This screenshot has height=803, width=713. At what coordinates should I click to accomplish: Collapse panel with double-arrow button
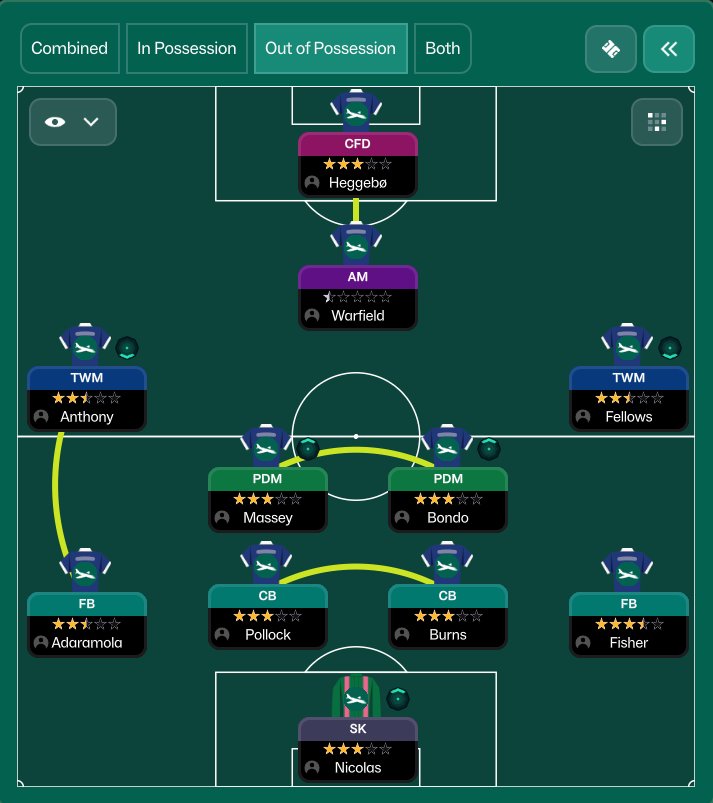[x=669, y=49]
